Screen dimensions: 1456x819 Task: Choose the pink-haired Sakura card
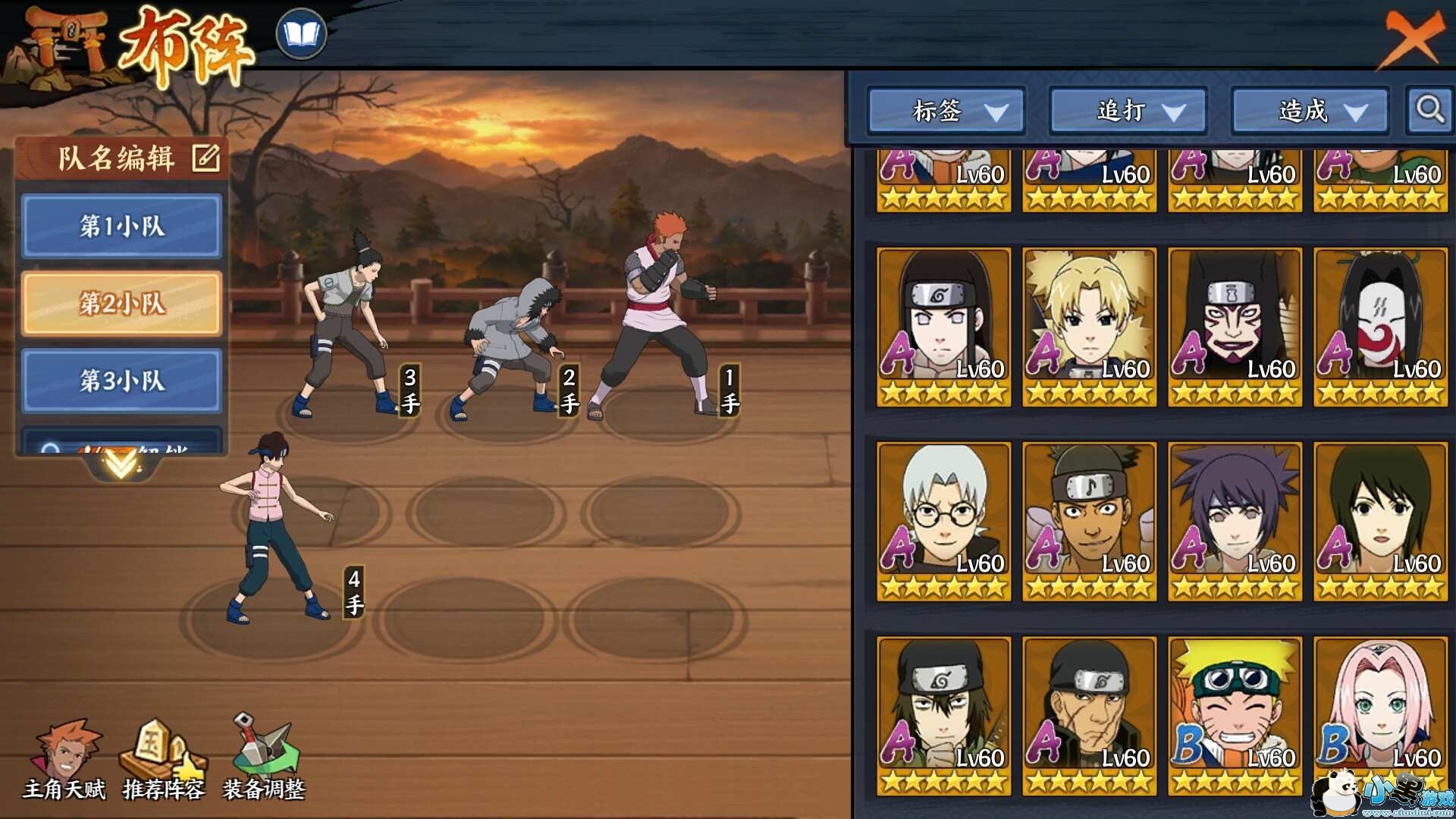1380,716
